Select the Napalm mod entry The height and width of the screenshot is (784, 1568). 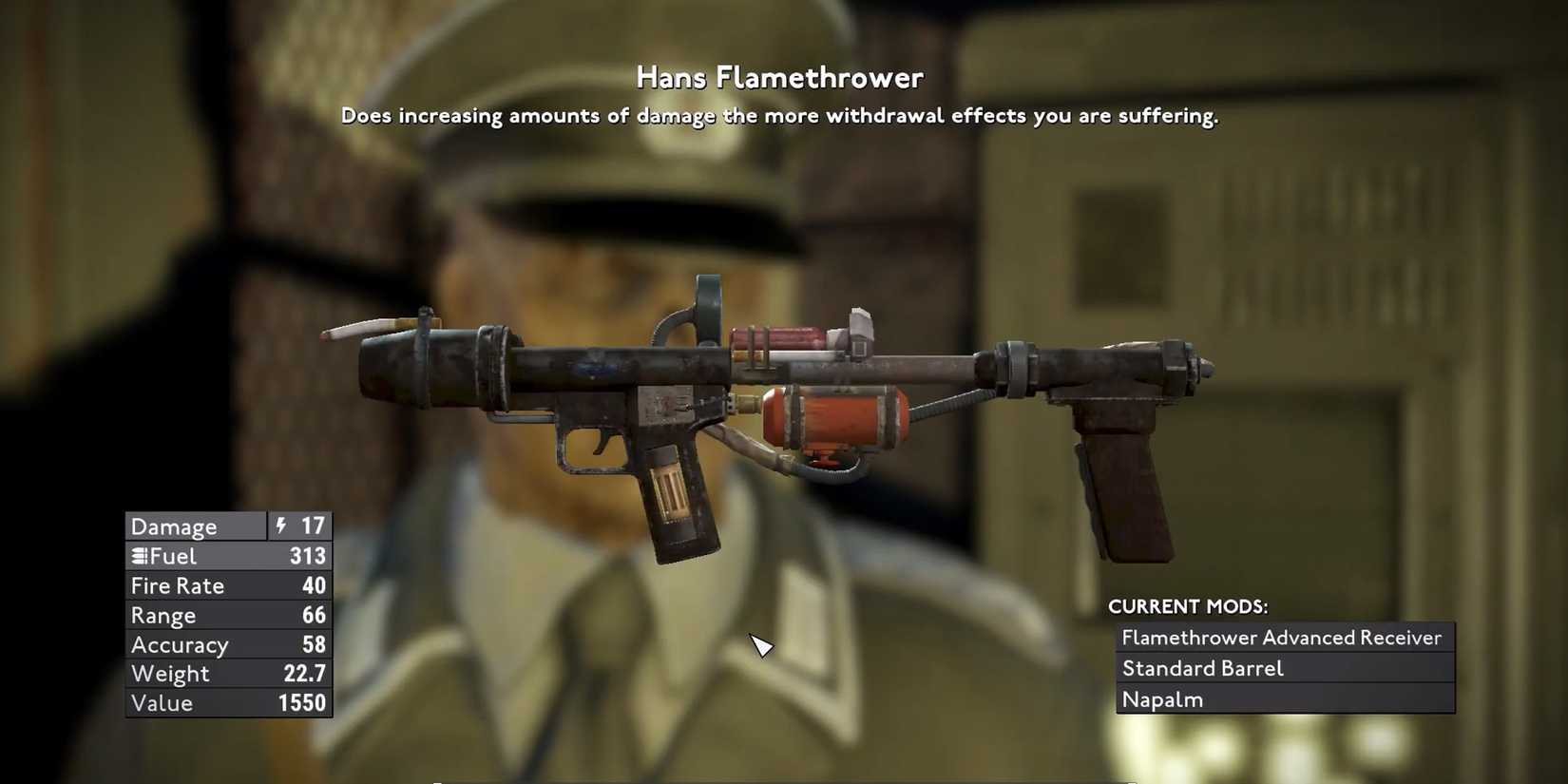[x=1163, y=698]
